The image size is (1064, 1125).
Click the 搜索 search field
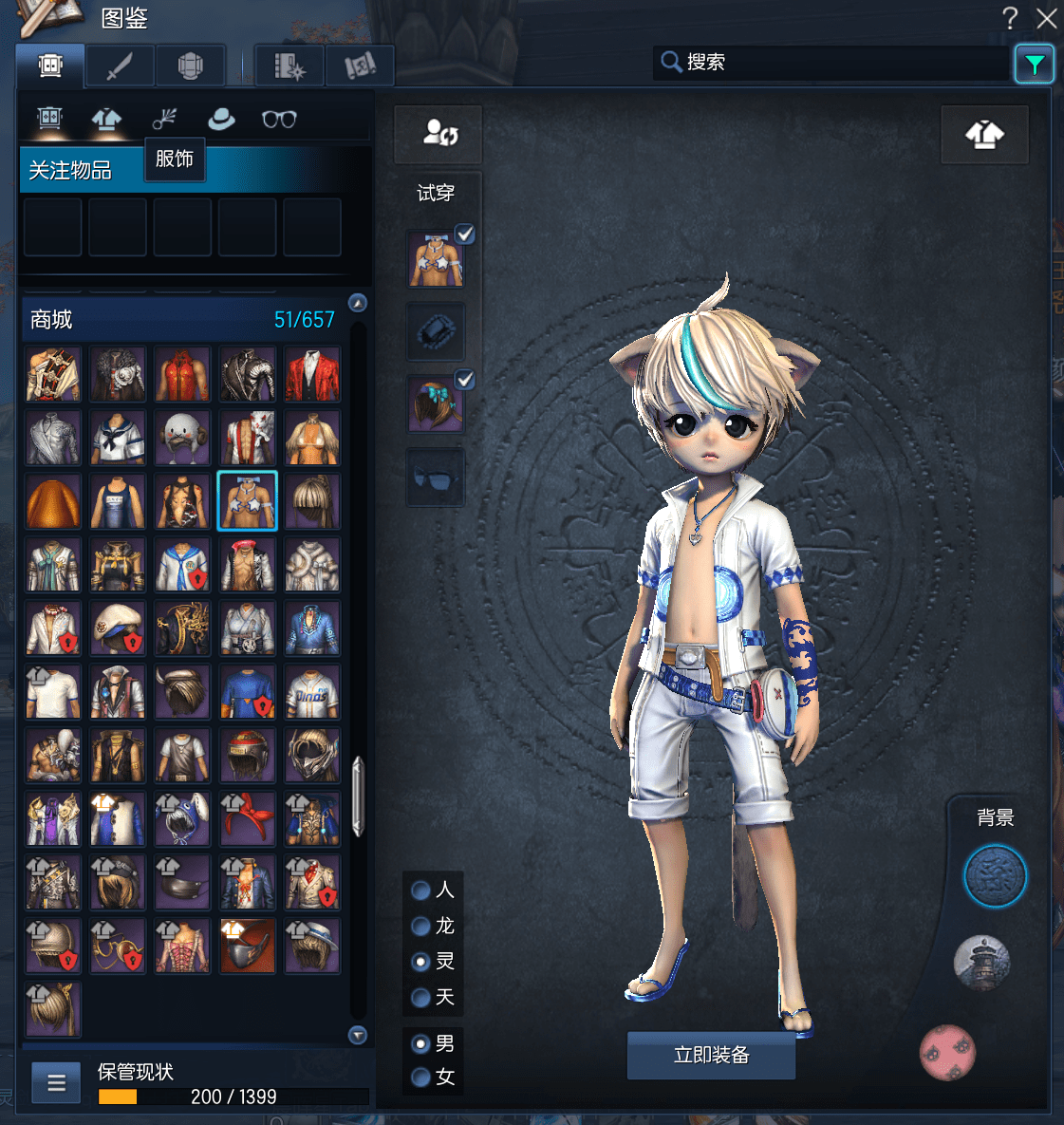(835, 63)
